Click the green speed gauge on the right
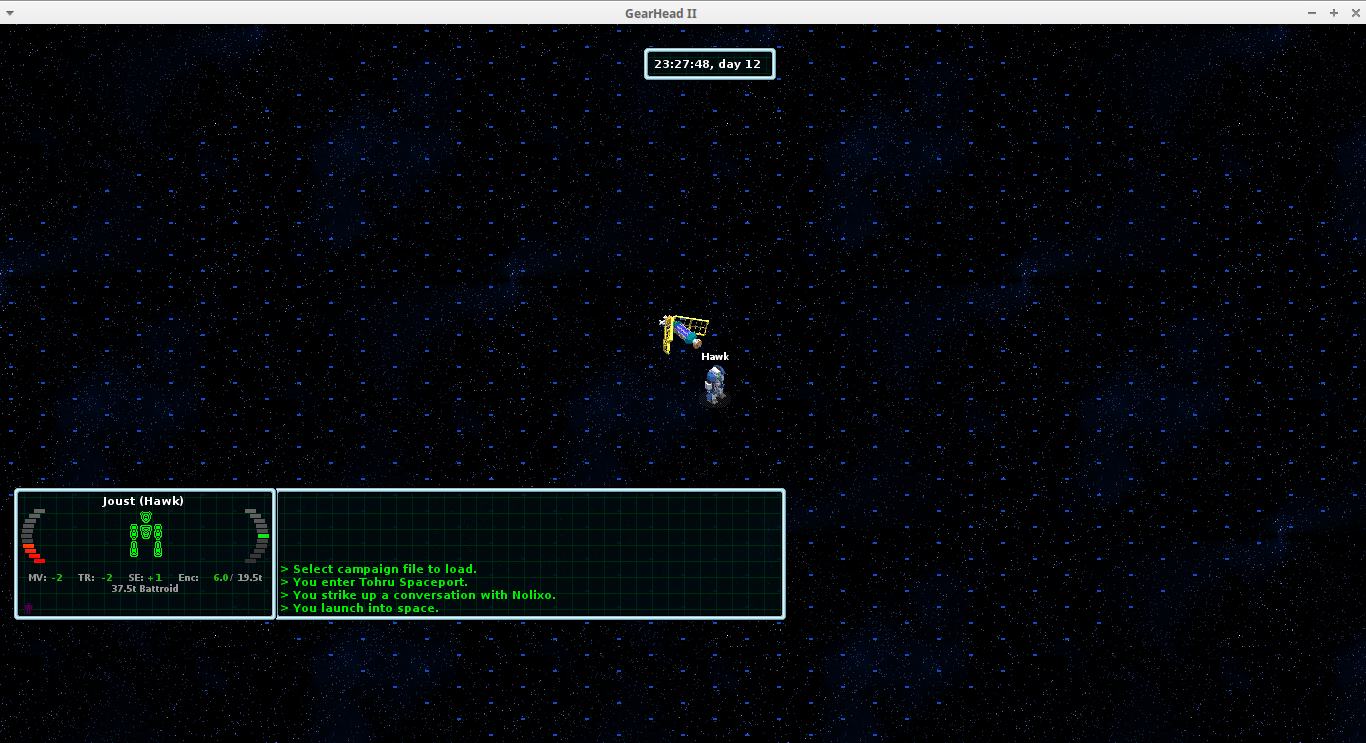Viewport: 1366px width, 743px height. click(261, 536)
